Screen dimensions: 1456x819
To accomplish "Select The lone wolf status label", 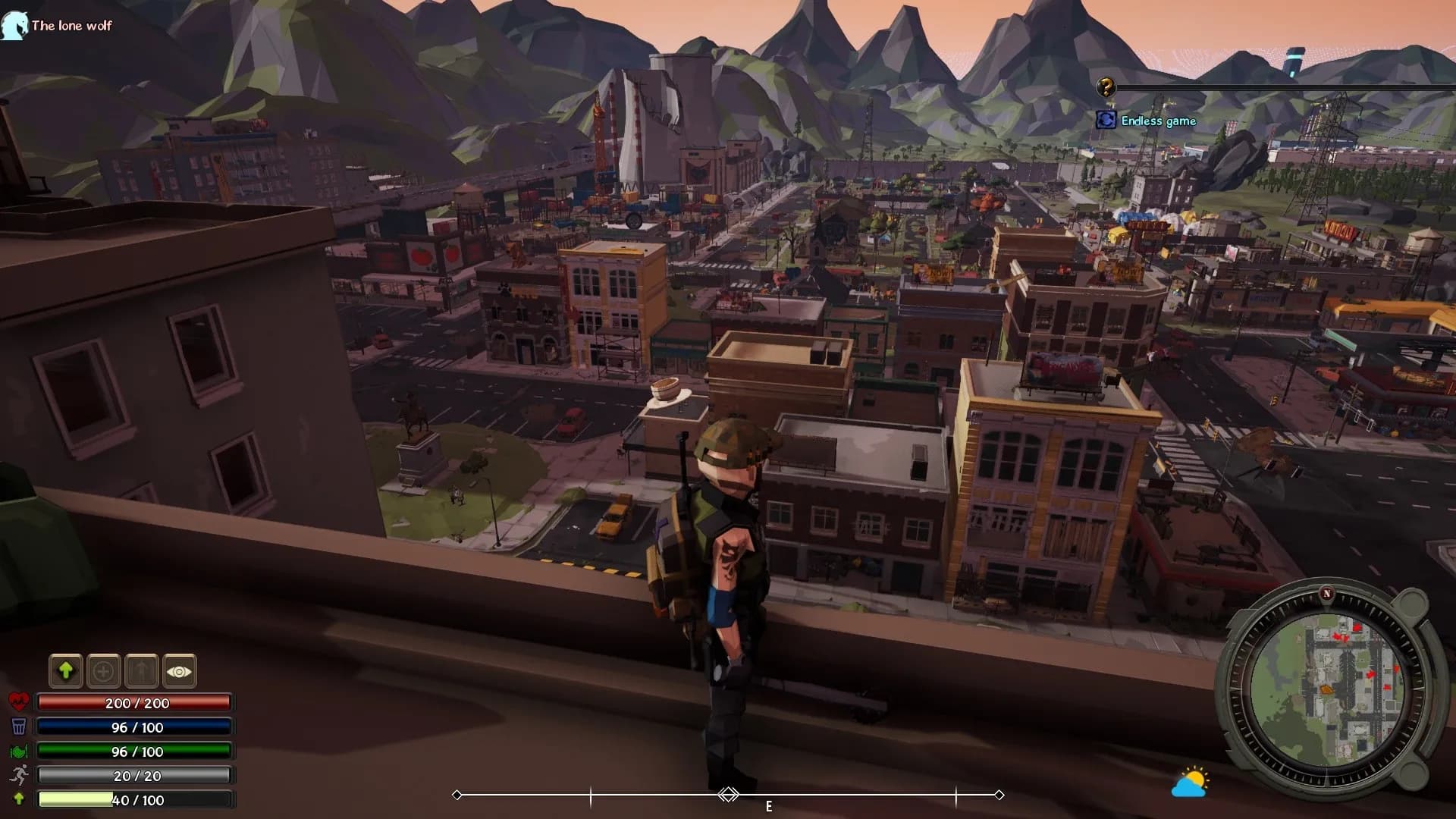I will pos(71,25).
